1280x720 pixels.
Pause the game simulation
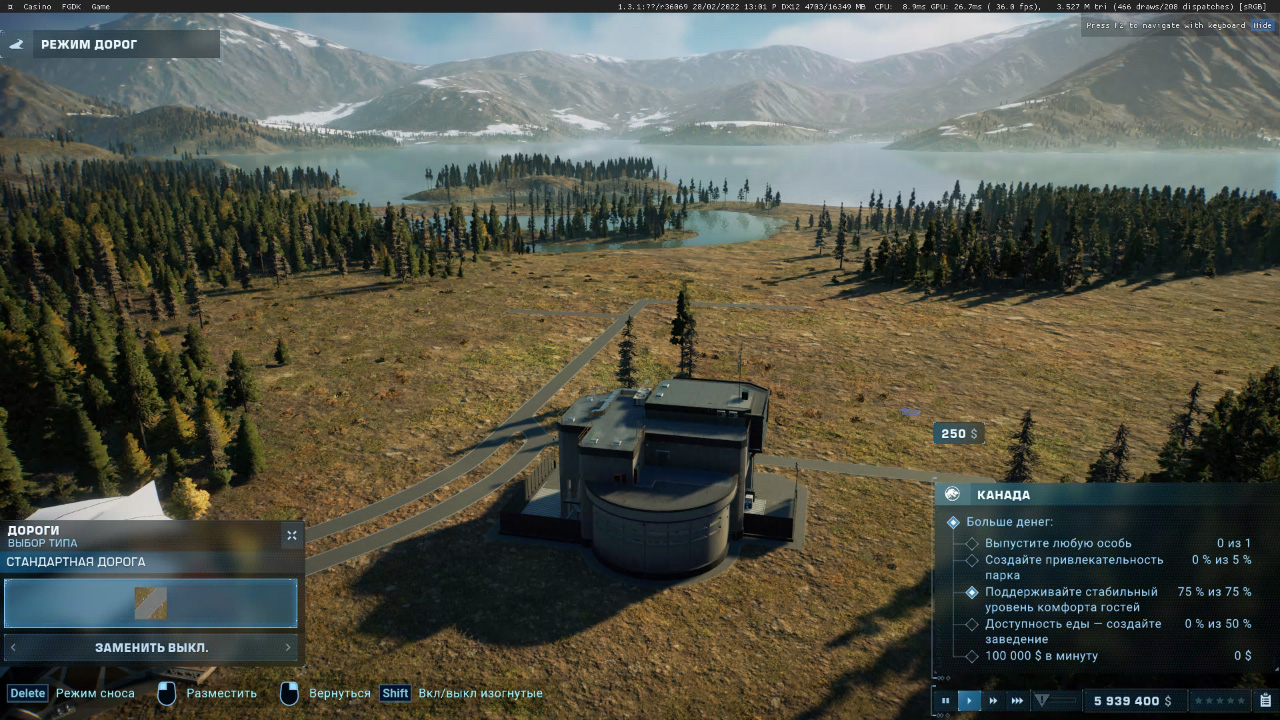coord(945,701)
